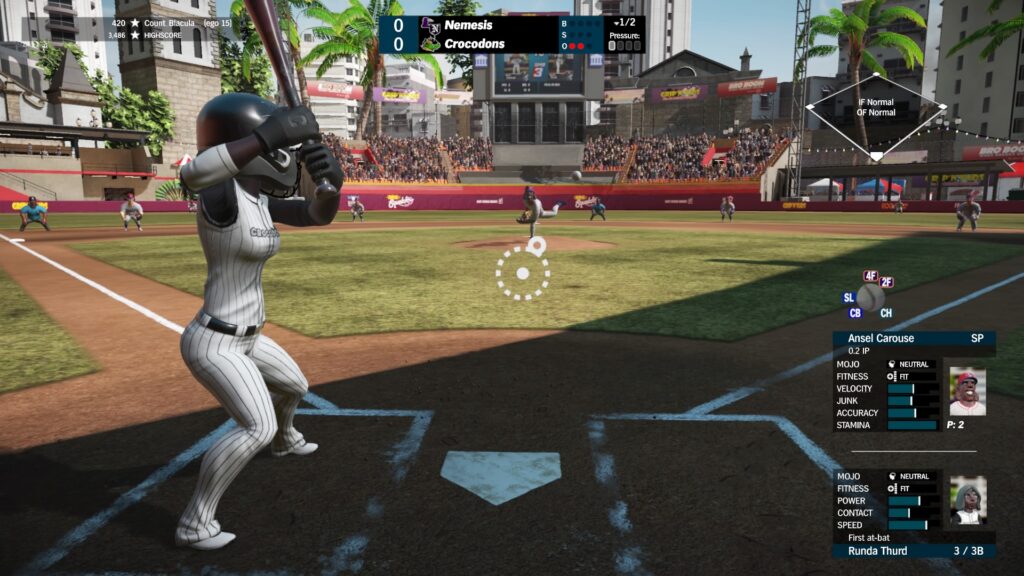Viewport: 1024px width, 576px height.
Task: Choose the 2F pitch type badge
Action: [x=886, y=283]
